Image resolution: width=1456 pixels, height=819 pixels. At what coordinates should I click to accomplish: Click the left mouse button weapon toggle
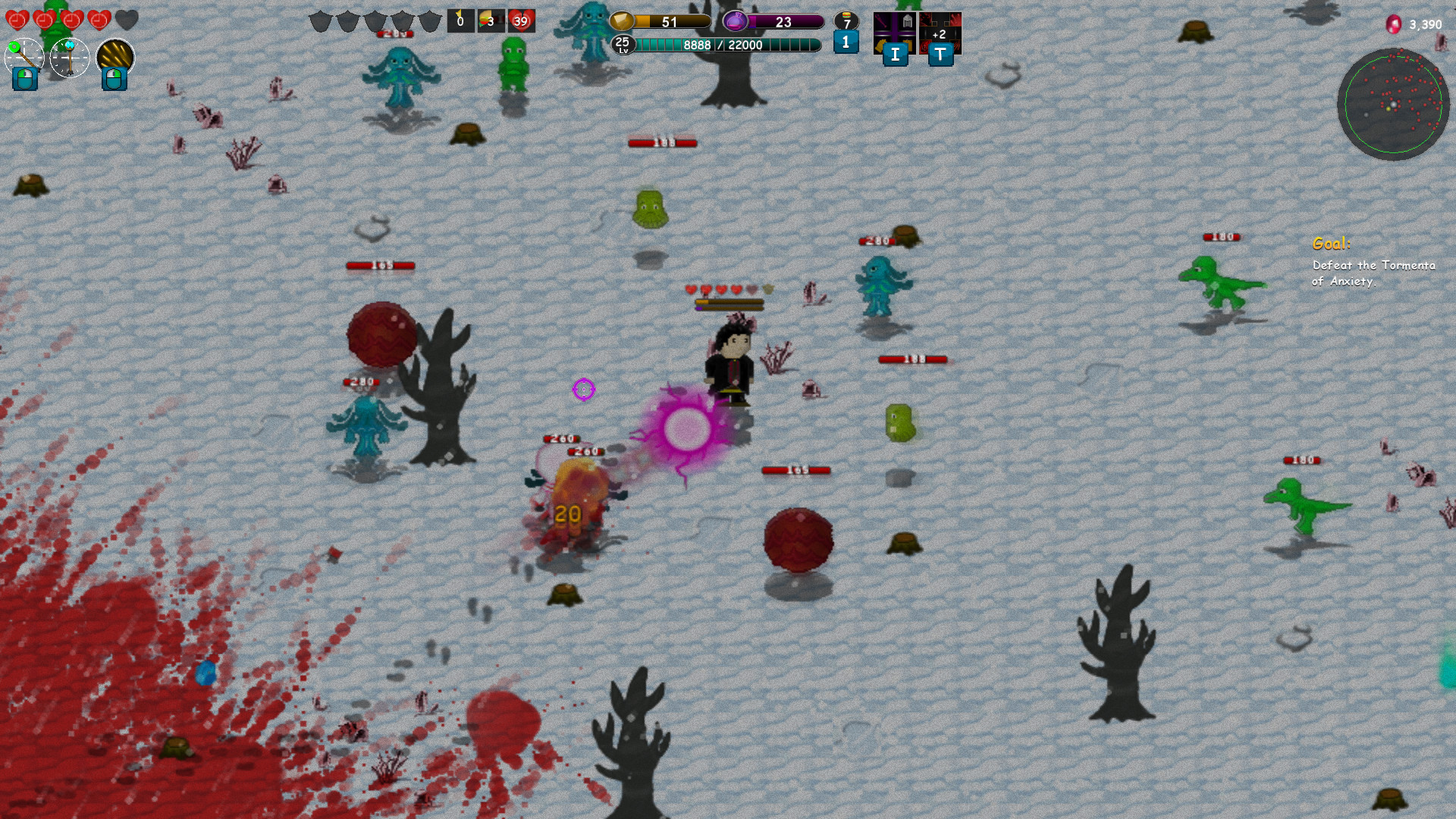[x=24, y=80]
